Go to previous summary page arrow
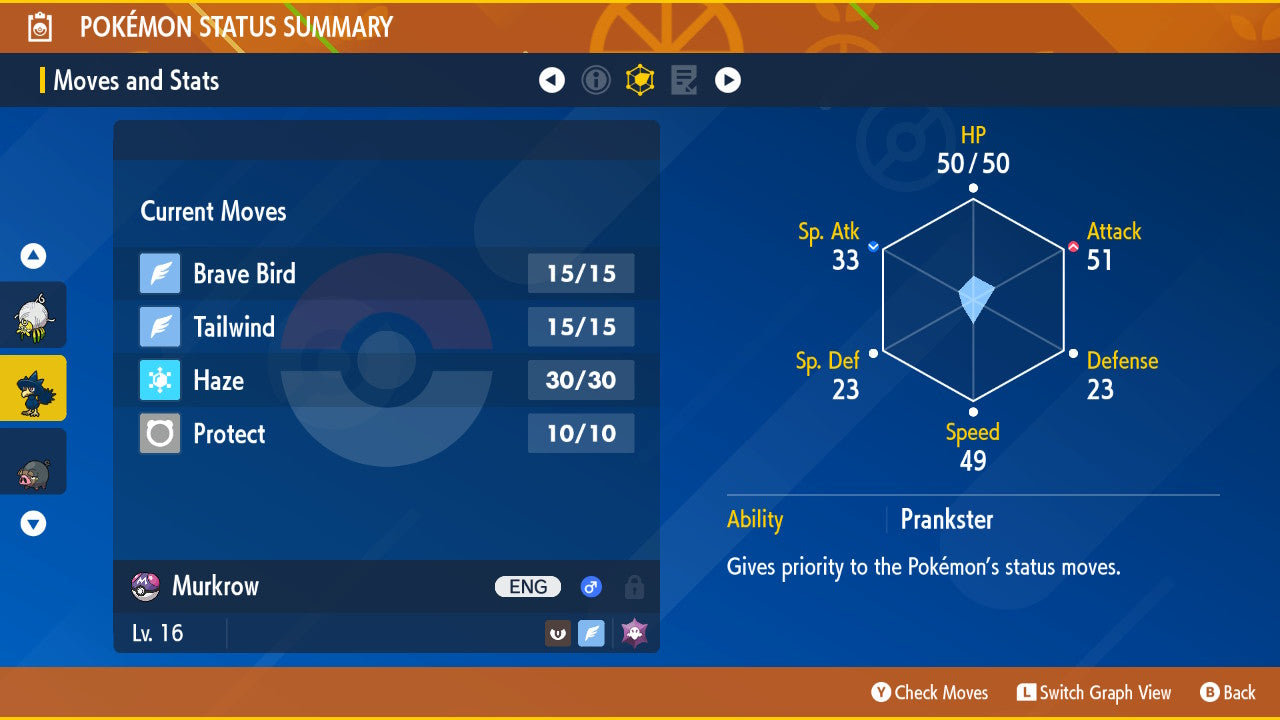The image size is (1280, 720). [552, 80]
